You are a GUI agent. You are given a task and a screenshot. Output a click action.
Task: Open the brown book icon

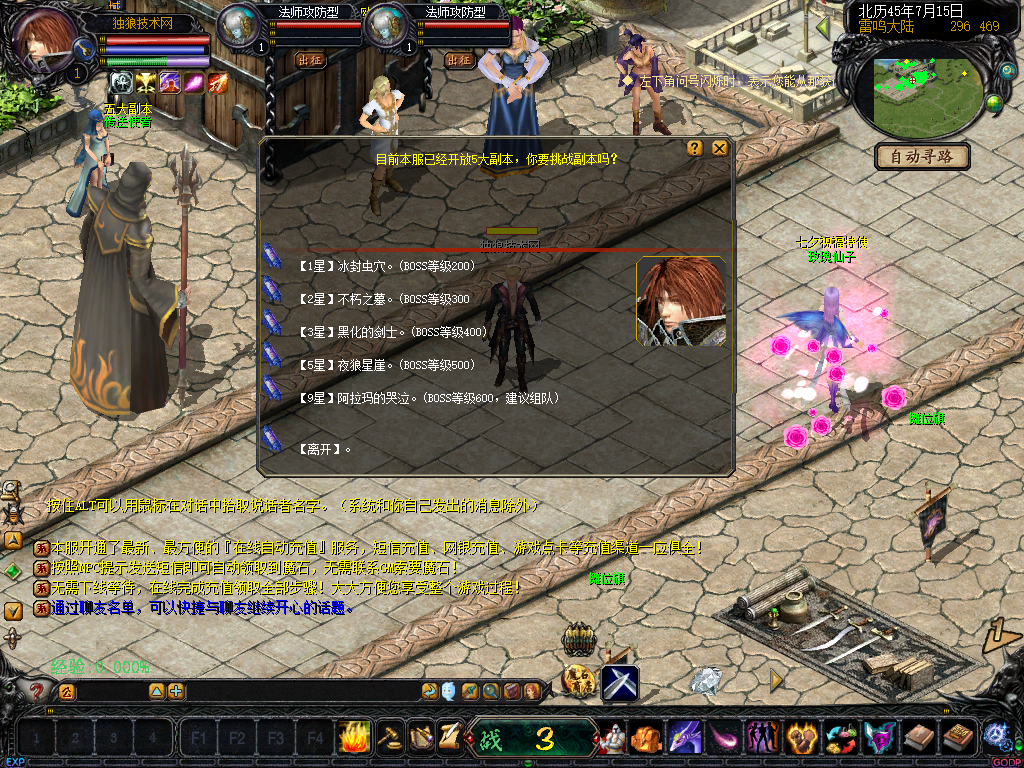[x=919, y=738]
